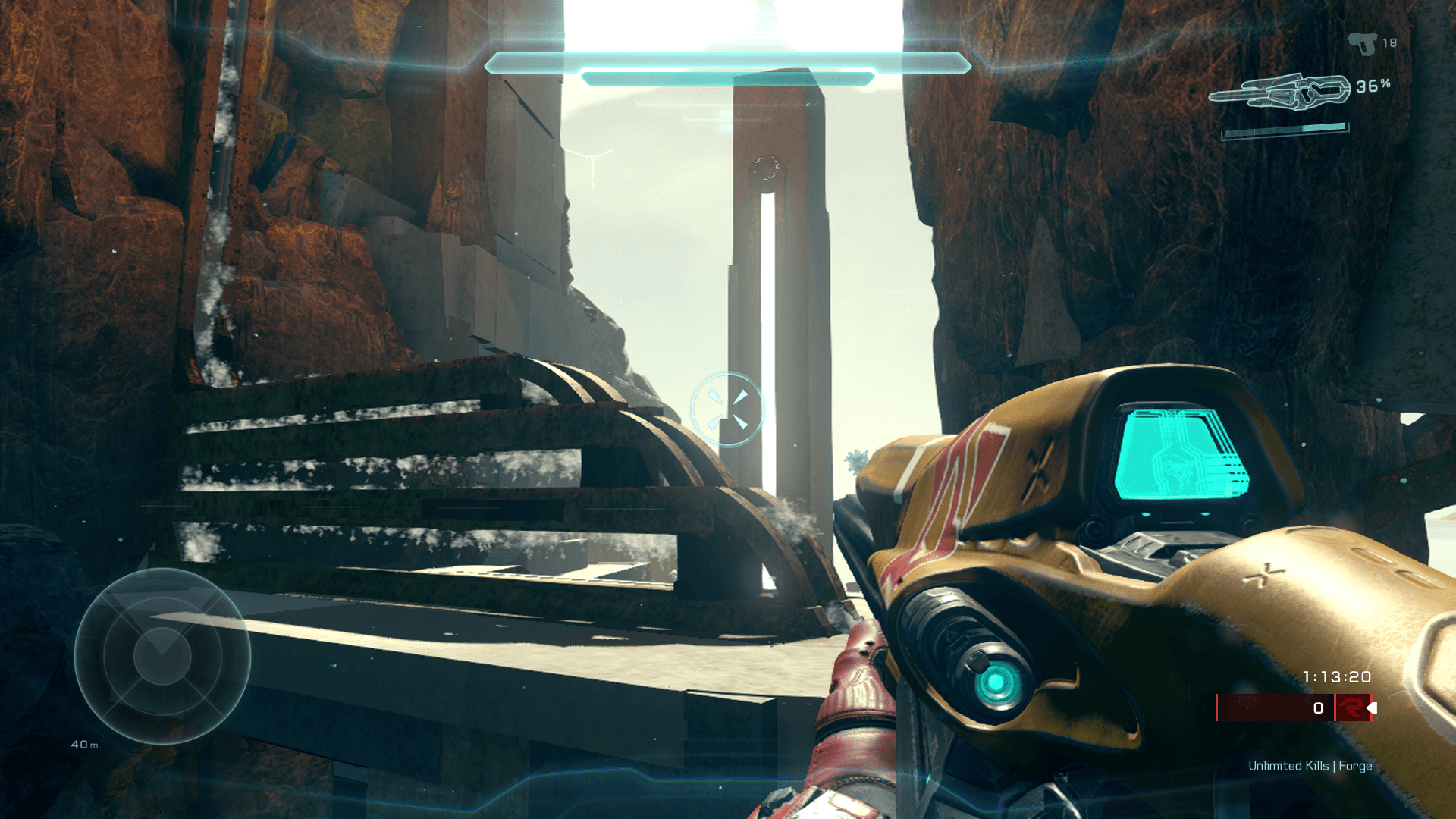The image size is (1456, 819).
Task: Select the plasma weapon outline icon
Action: click(1280, 93)
